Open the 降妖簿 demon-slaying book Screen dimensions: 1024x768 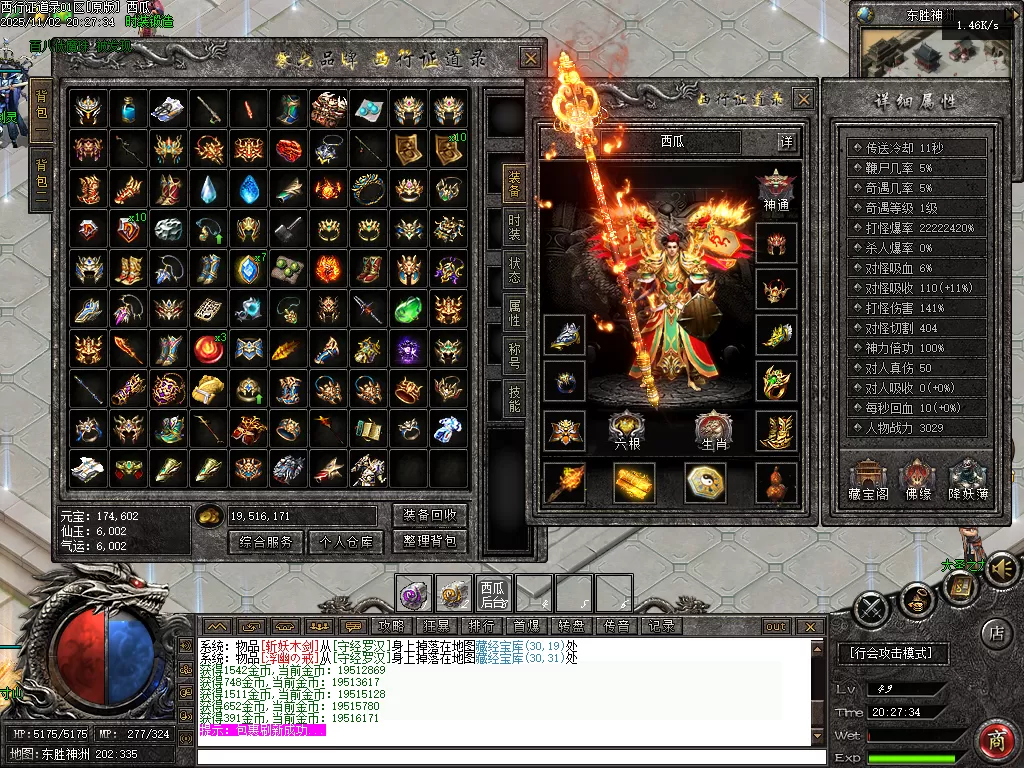click(x=968, y=479)
